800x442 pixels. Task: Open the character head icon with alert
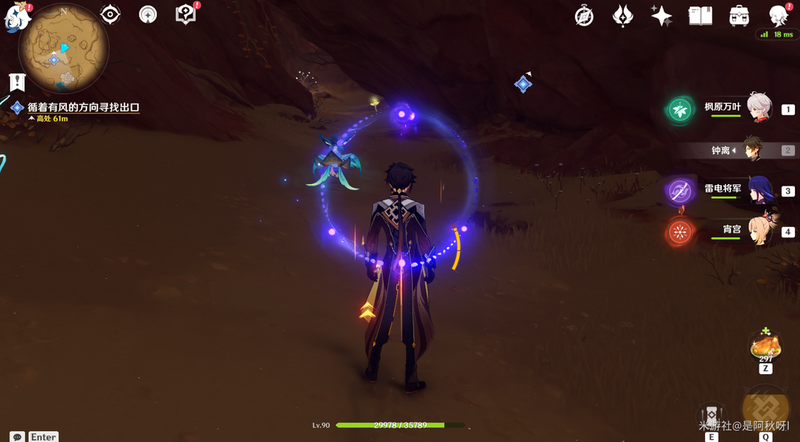pos(778,15)
